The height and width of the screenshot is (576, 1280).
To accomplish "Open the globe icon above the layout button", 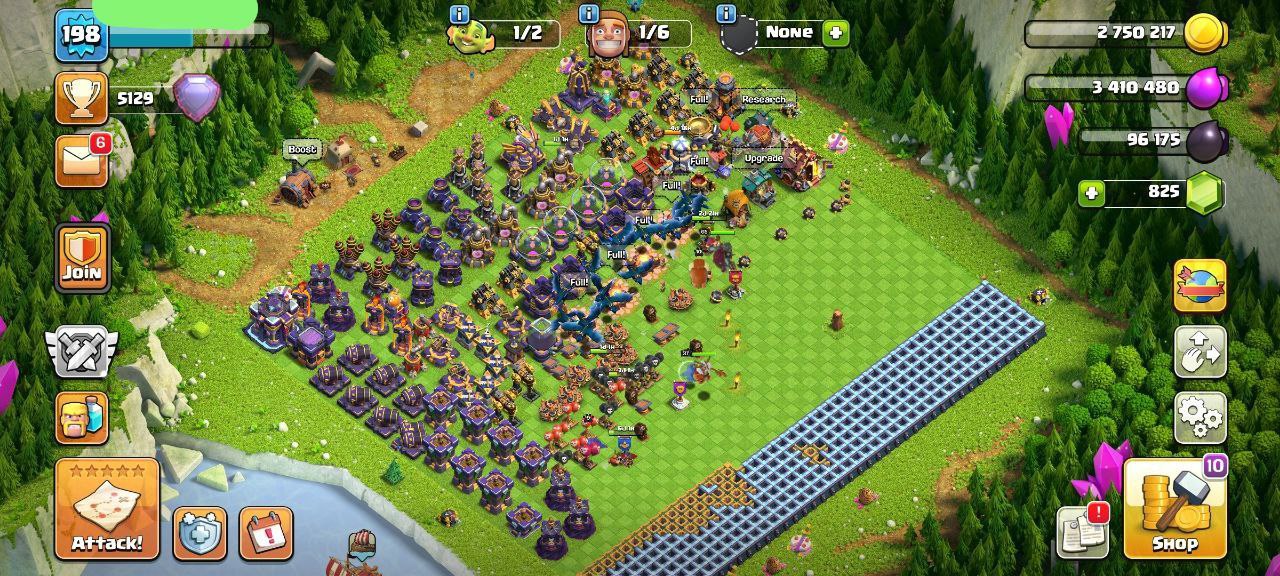I will 1200,286.
